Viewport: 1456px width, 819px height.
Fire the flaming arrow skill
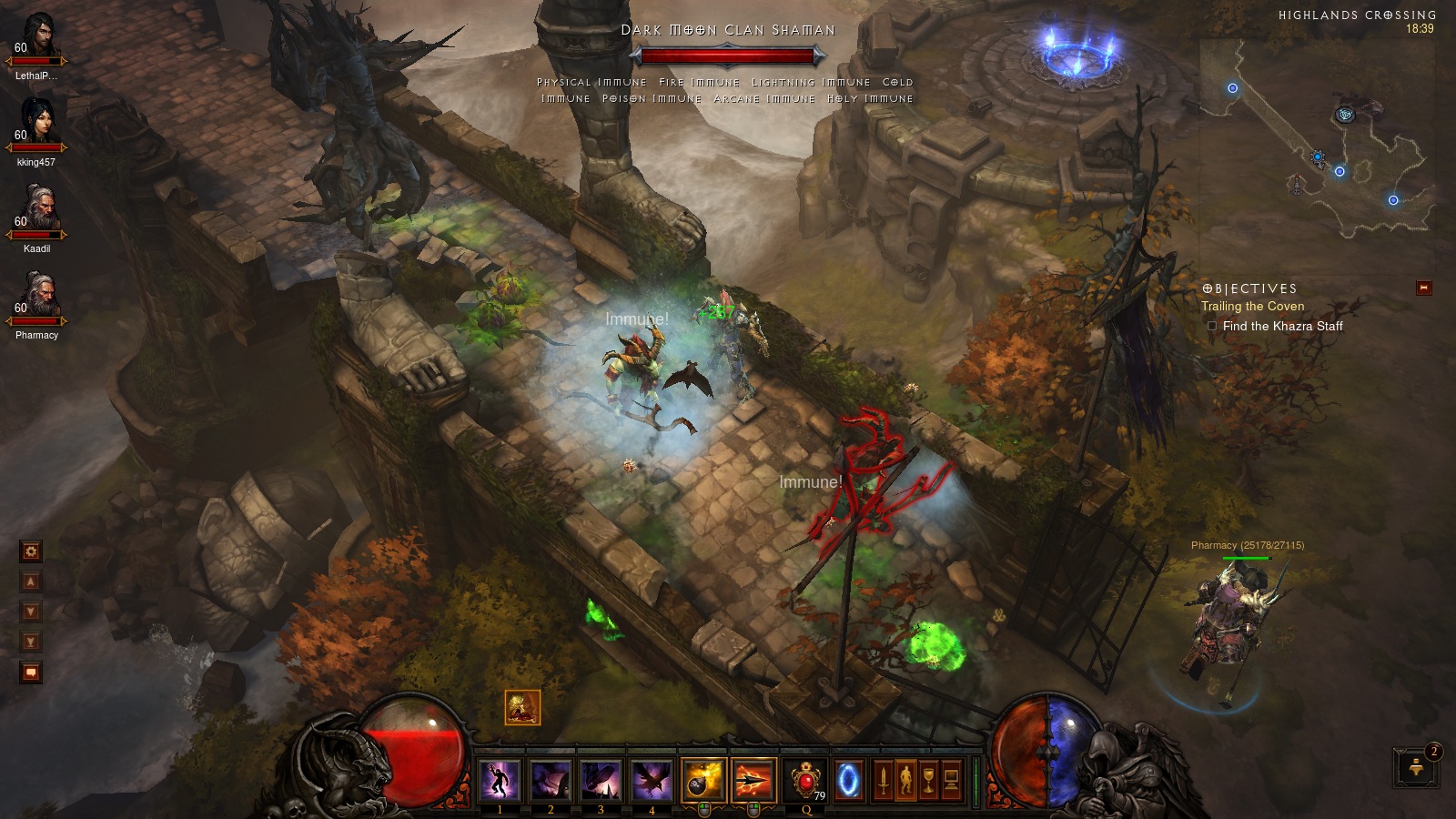coord(753,781)
